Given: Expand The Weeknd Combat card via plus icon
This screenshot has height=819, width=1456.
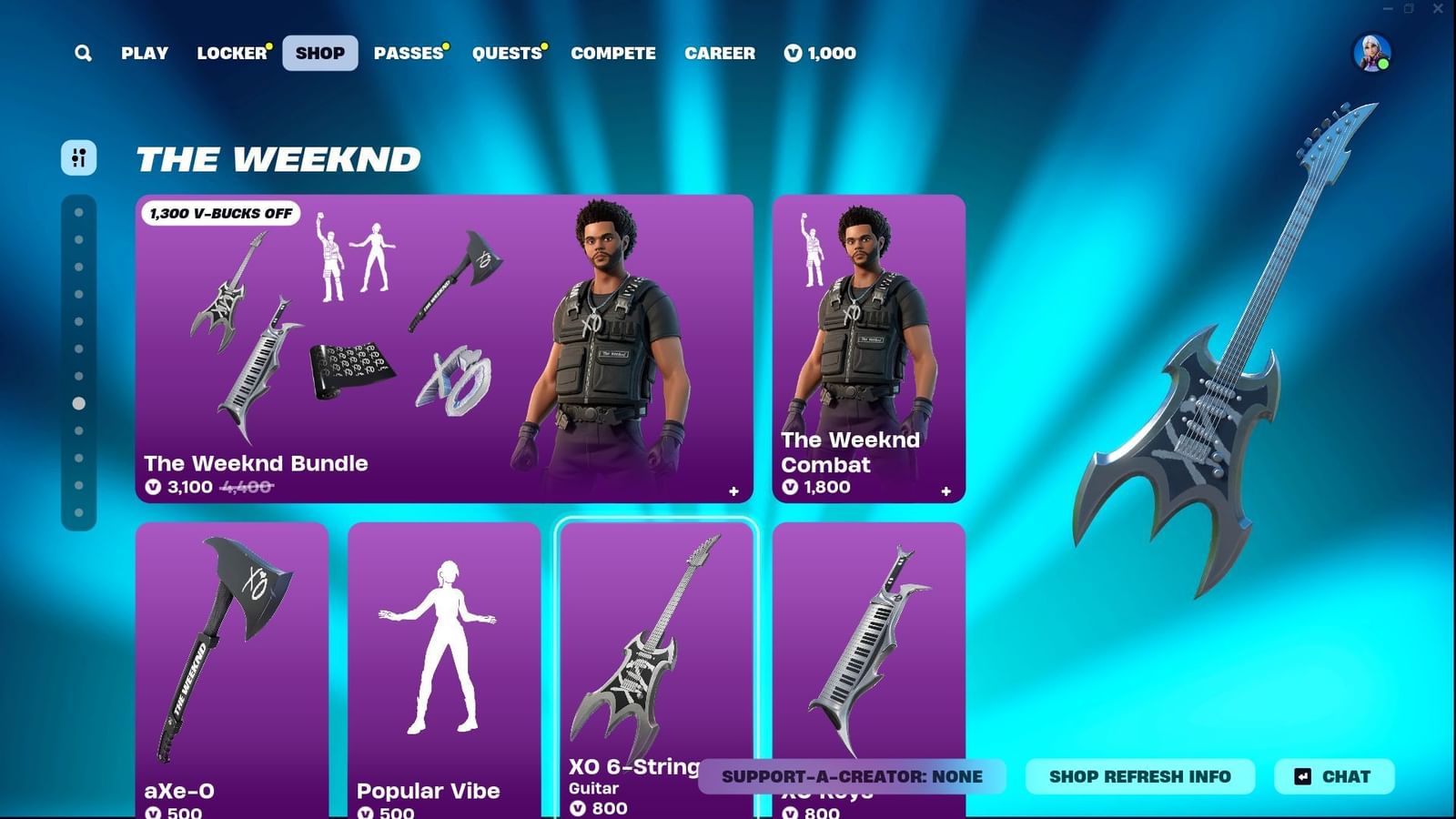Looking at the screenshot, I should click(x=944, y=490).
